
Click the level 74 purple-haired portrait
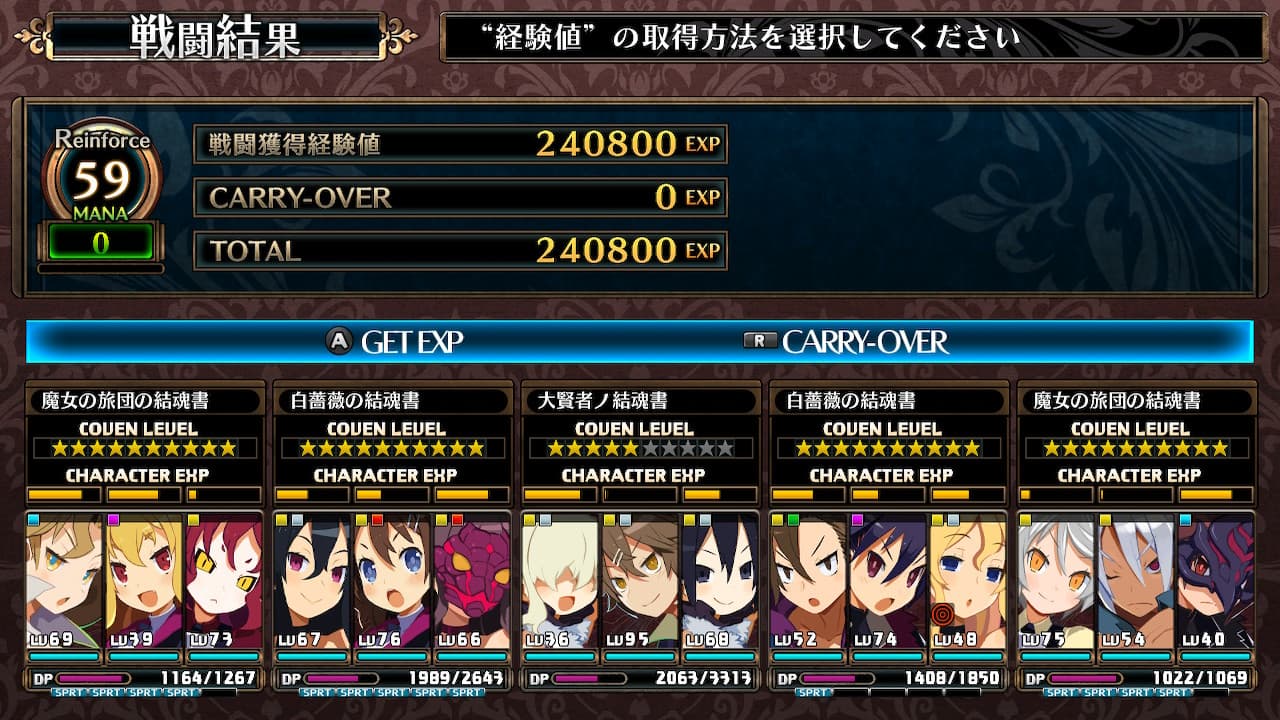888,580
